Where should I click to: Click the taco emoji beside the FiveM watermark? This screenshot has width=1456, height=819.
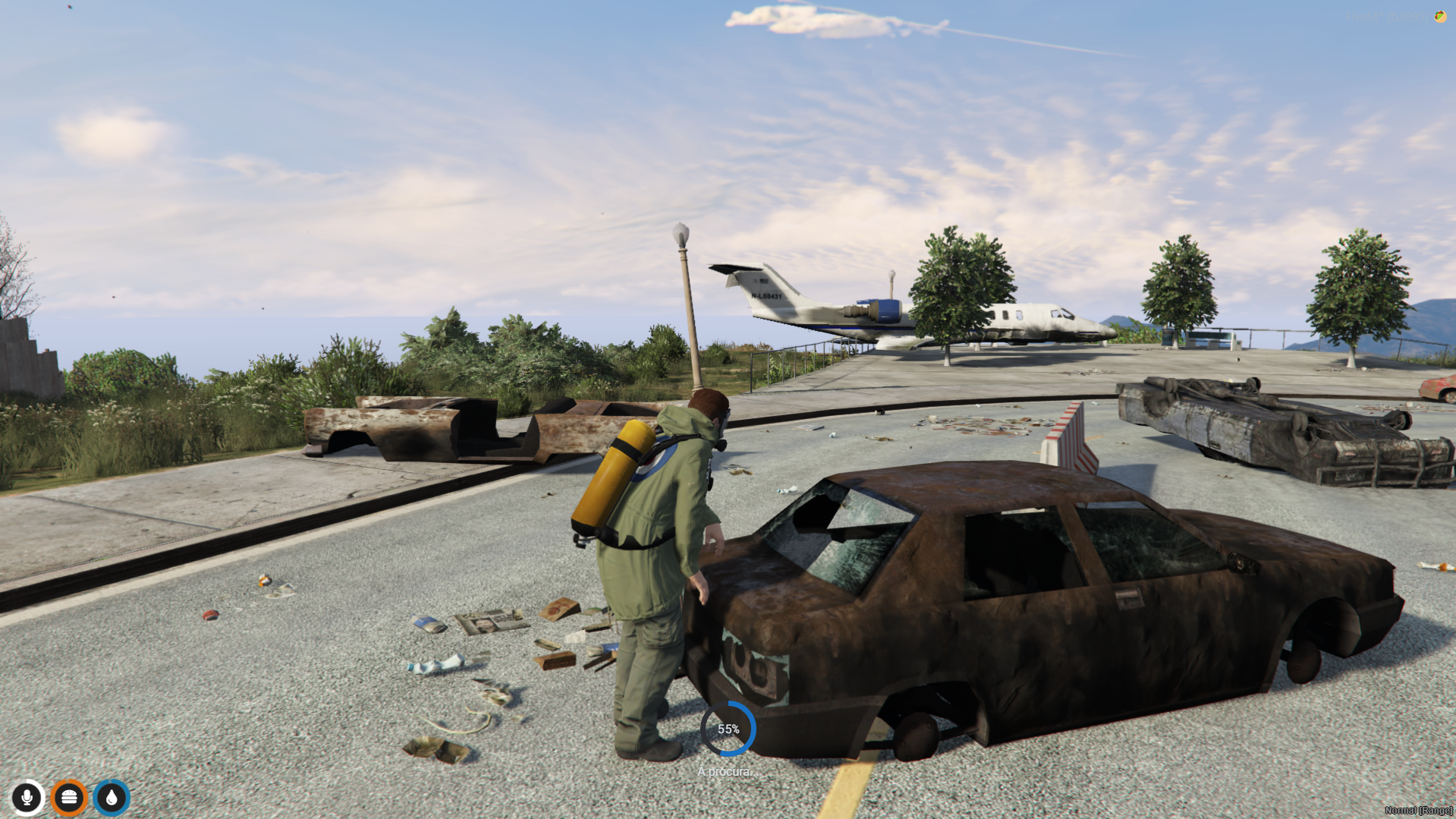coord(1439,18)
